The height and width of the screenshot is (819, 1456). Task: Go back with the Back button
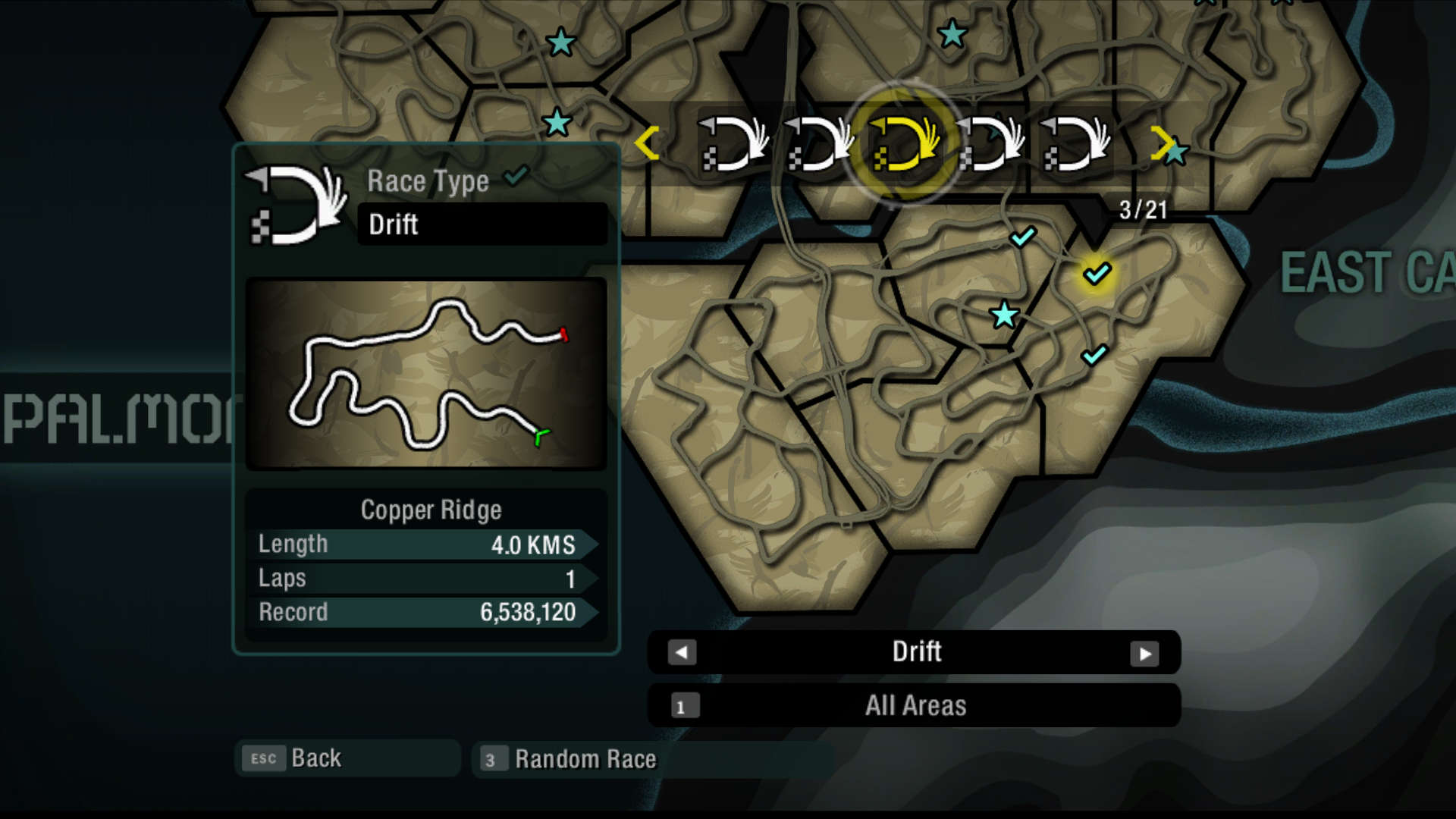tap(347, 758)
